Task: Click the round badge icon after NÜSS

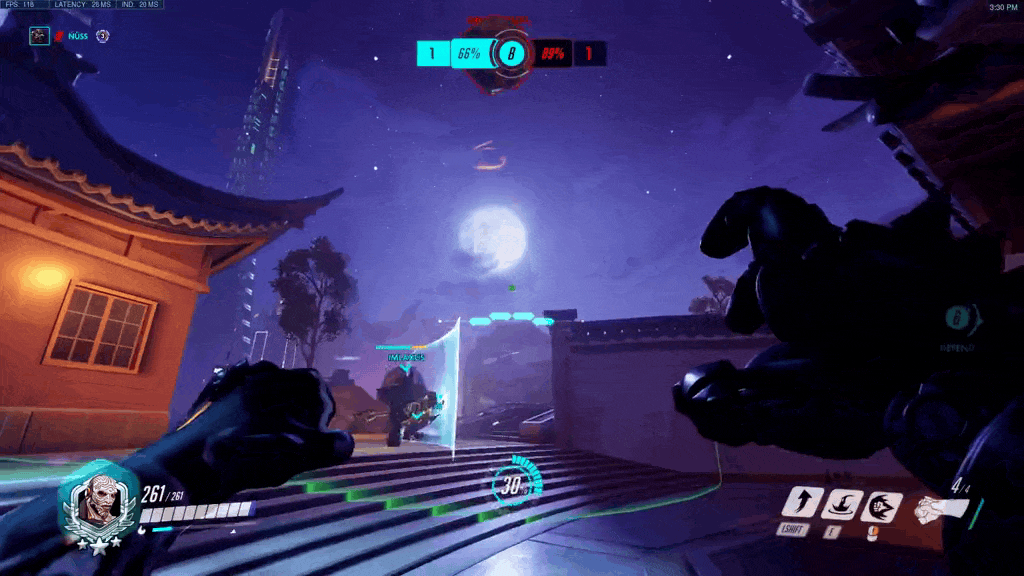Action: click(x=102, y=36)
